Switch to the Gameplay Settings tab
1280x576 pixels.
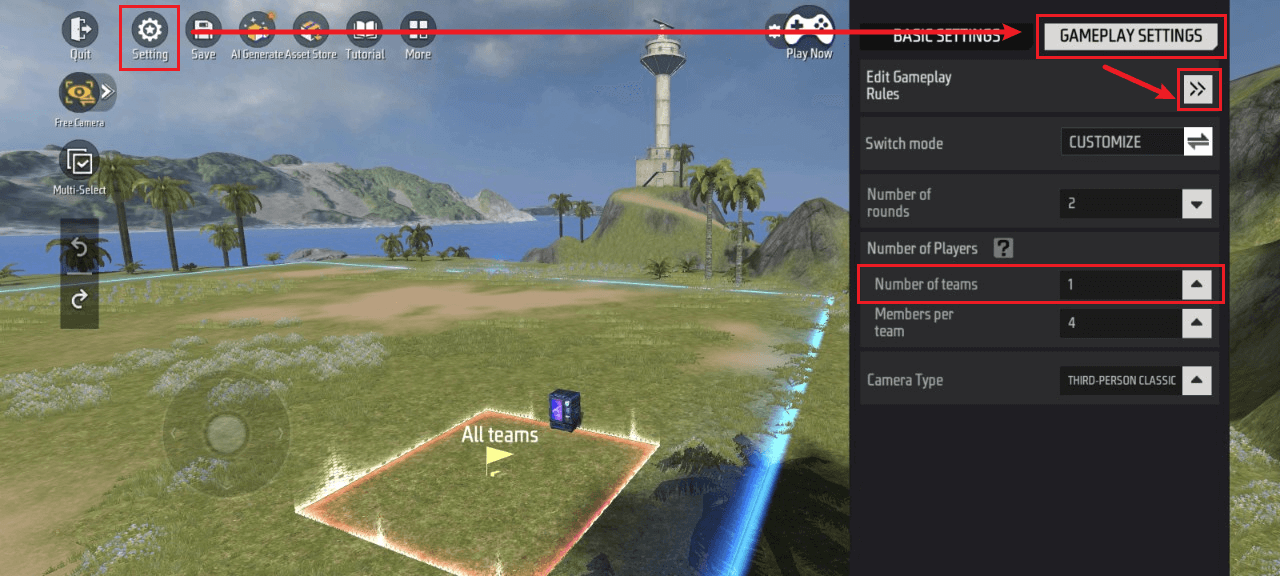(1131, 36)
